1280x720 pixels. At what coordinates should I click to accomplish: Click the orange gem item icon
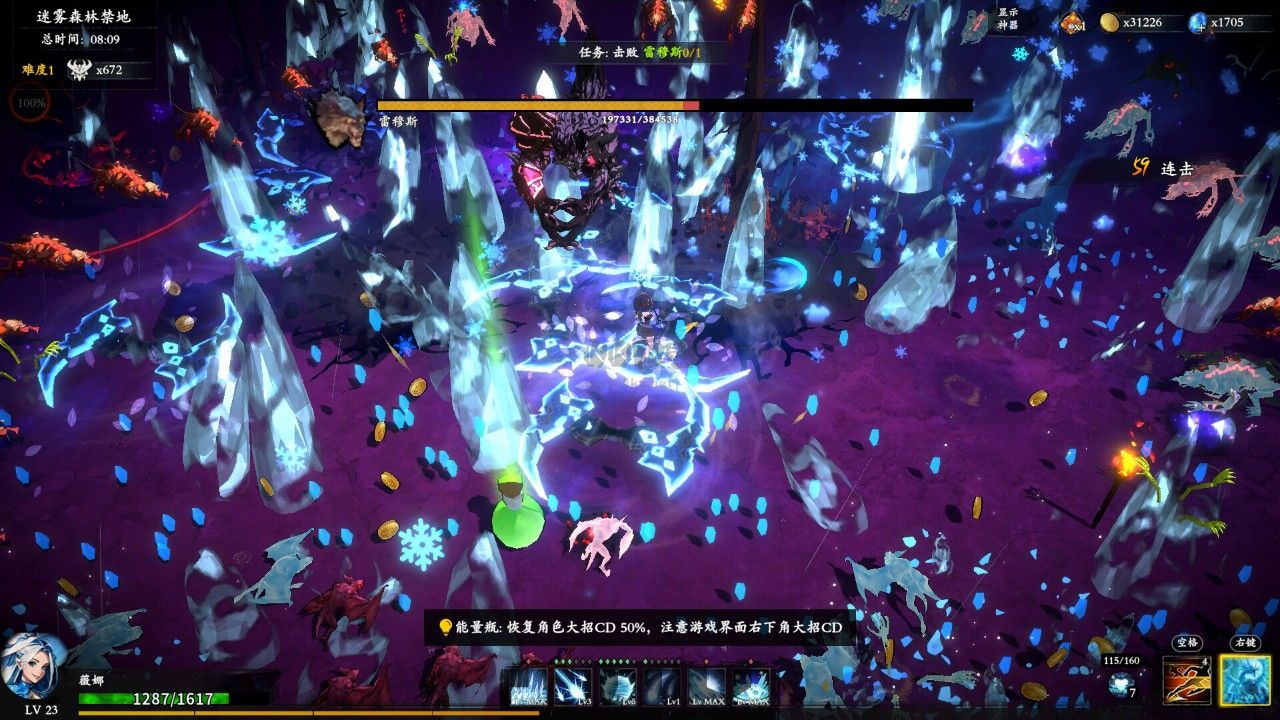click(x=1071, y=22)
